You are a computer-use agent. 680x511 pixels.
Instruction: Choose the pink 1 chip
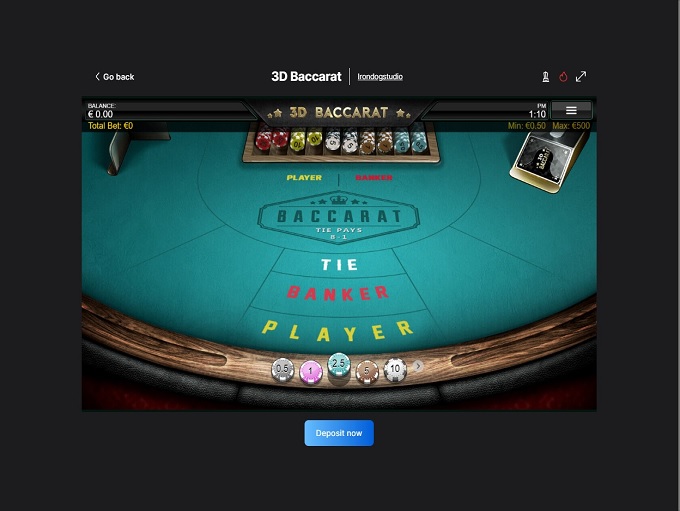pyautogui.click(x=311, y=371)
